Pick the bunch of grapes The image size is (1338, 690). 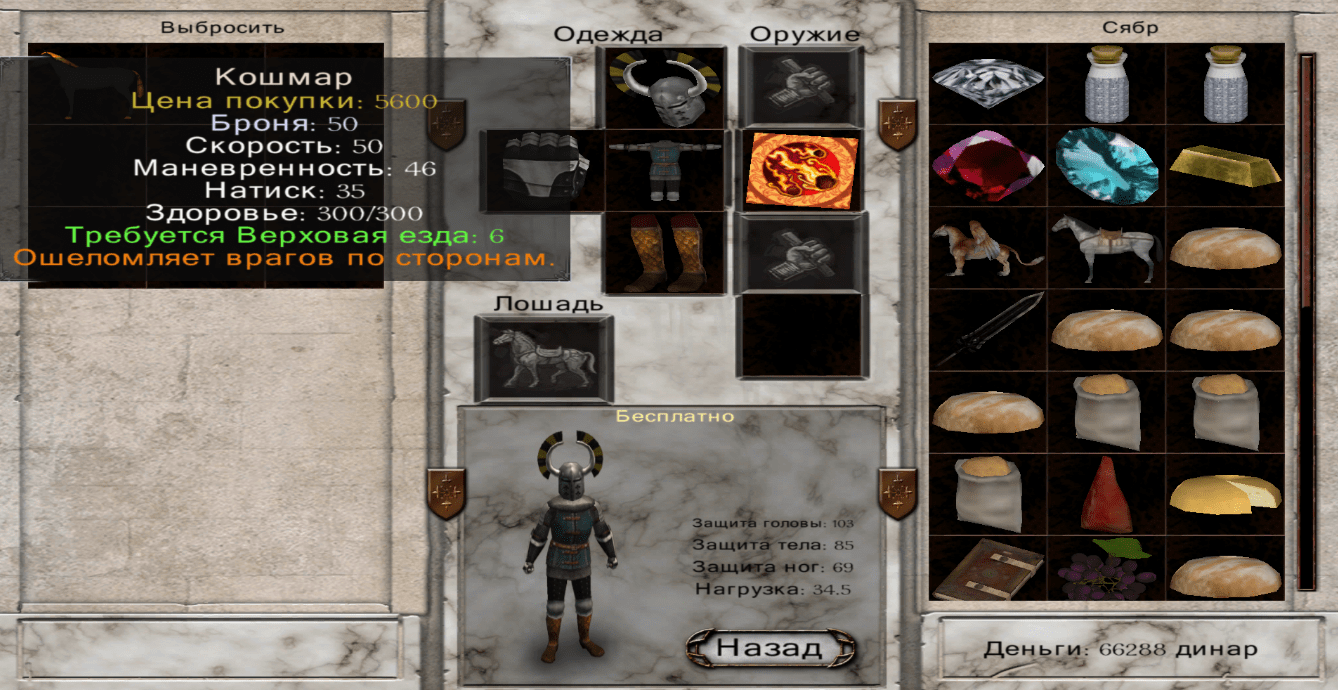click(1106, 570)
